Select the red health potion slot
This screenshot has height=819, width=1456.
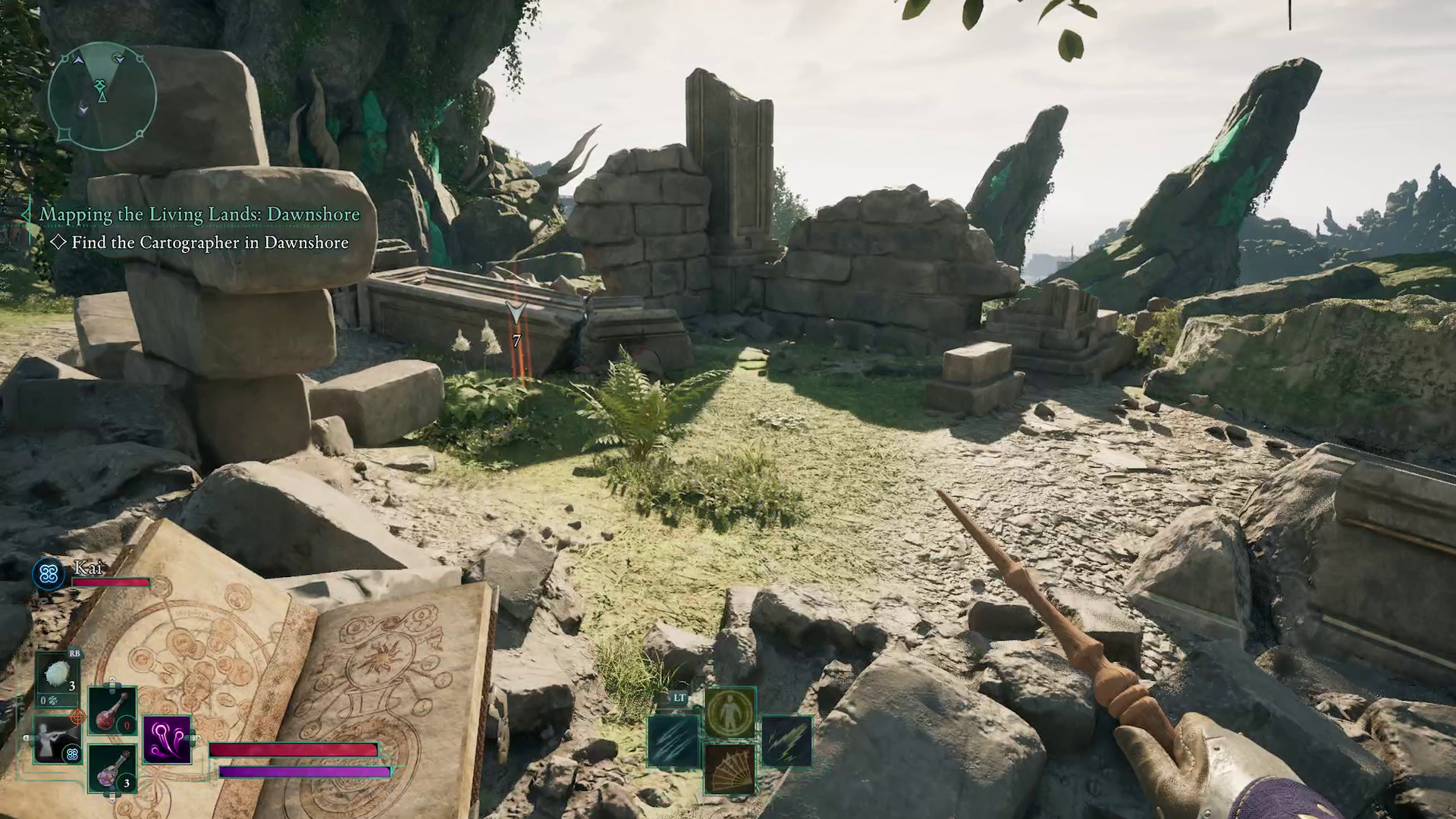click(112, 711)
